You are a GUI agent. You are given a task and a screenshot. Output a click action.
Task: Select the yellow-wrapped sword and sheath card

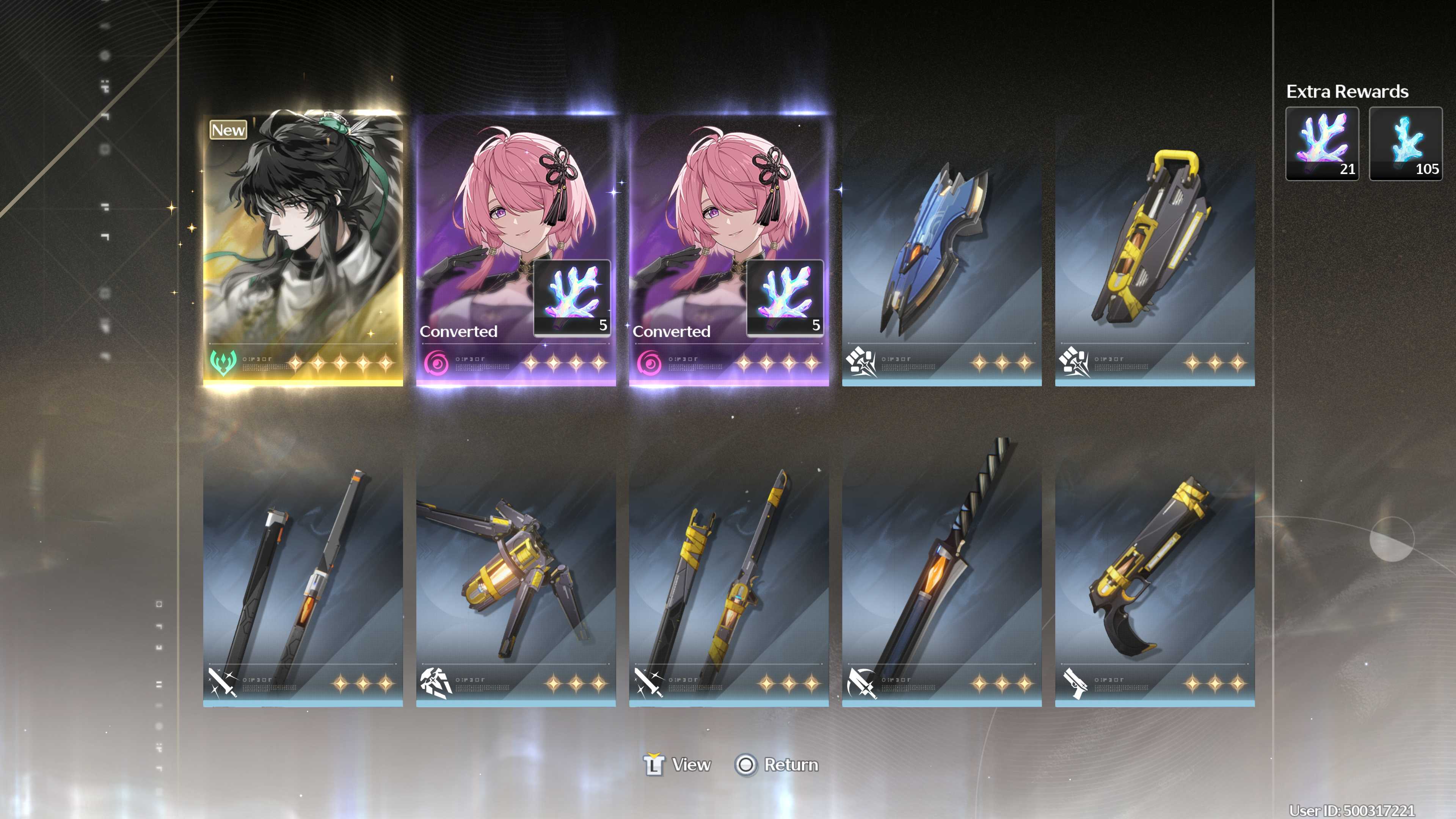[x=728, y=576]
